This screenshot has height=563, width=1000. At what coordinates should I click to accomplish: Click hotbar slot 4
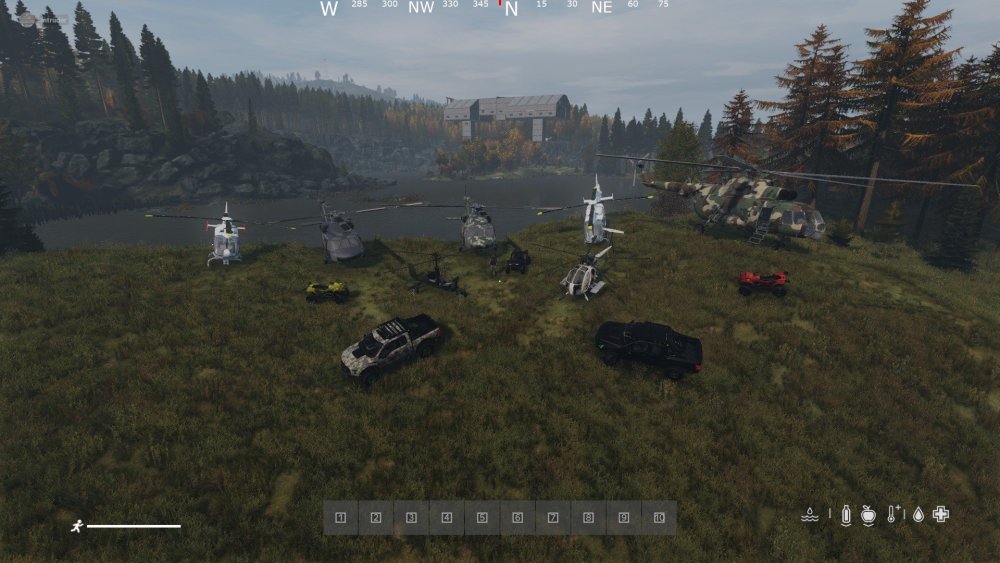(x=447, y=518)
